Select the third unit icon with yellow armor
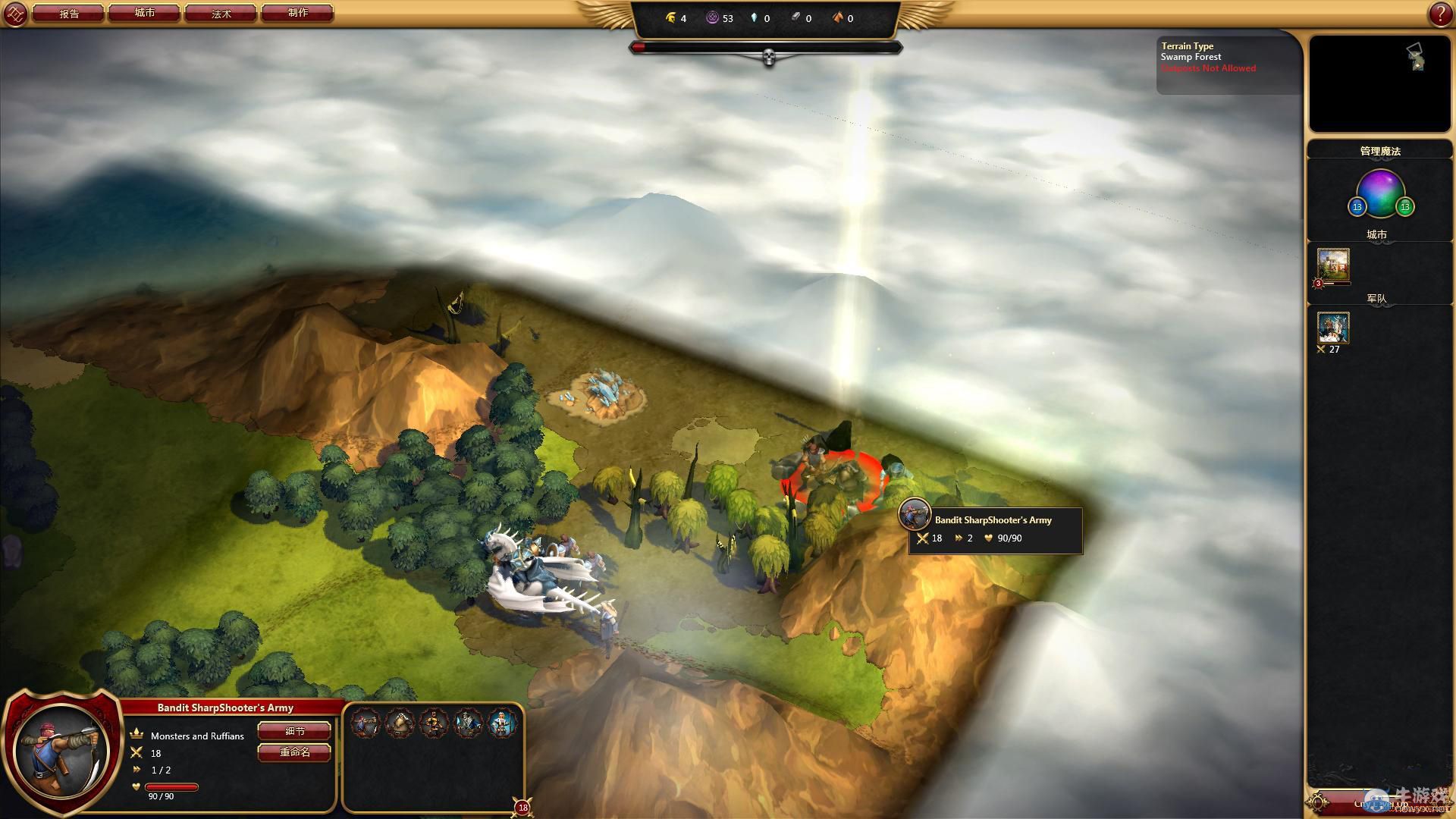The width and height of the screenshot is (1456, 819). (434, 723)
